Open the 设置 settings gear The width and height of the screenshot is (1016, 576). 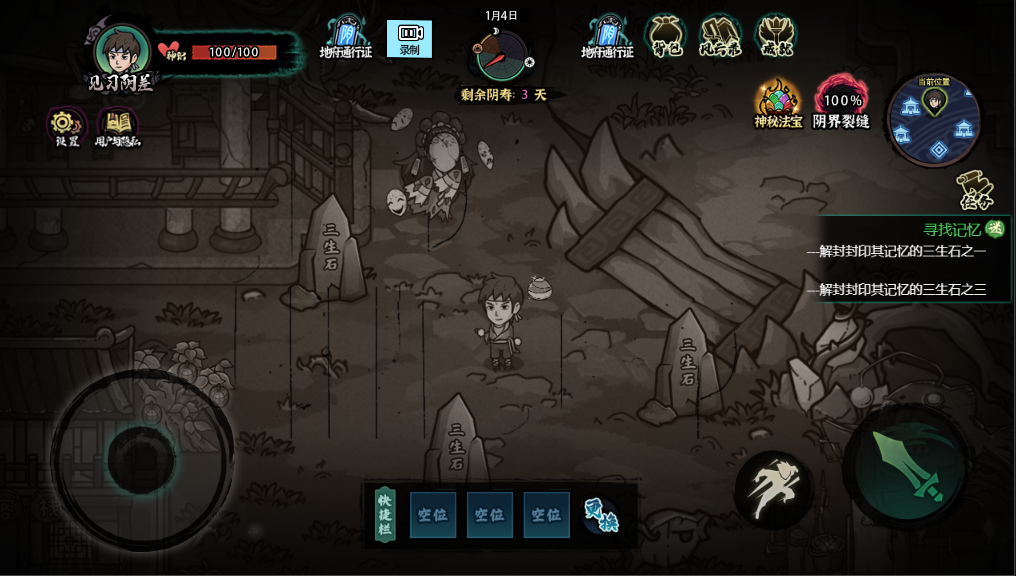click(x=65, y=124)
